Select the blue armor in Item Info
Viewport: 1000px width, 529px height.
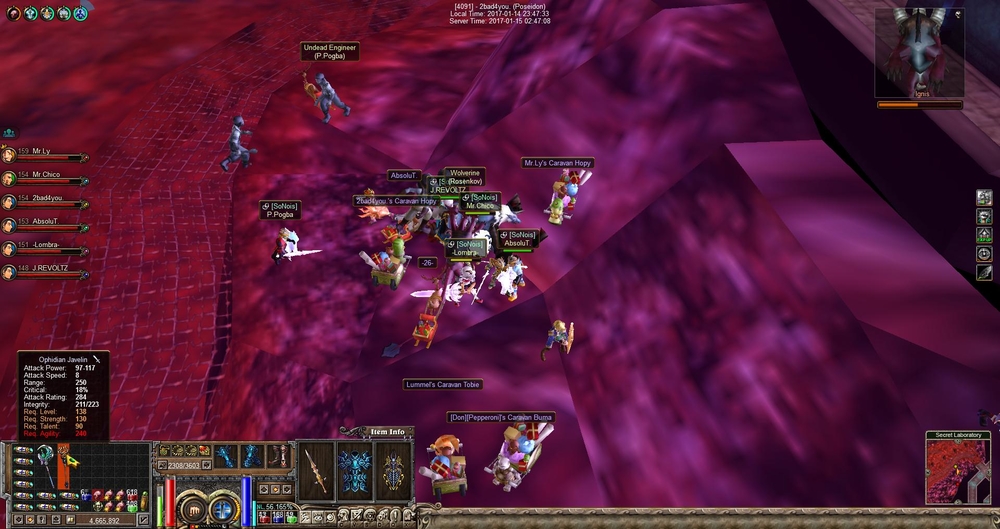(353, 470)
